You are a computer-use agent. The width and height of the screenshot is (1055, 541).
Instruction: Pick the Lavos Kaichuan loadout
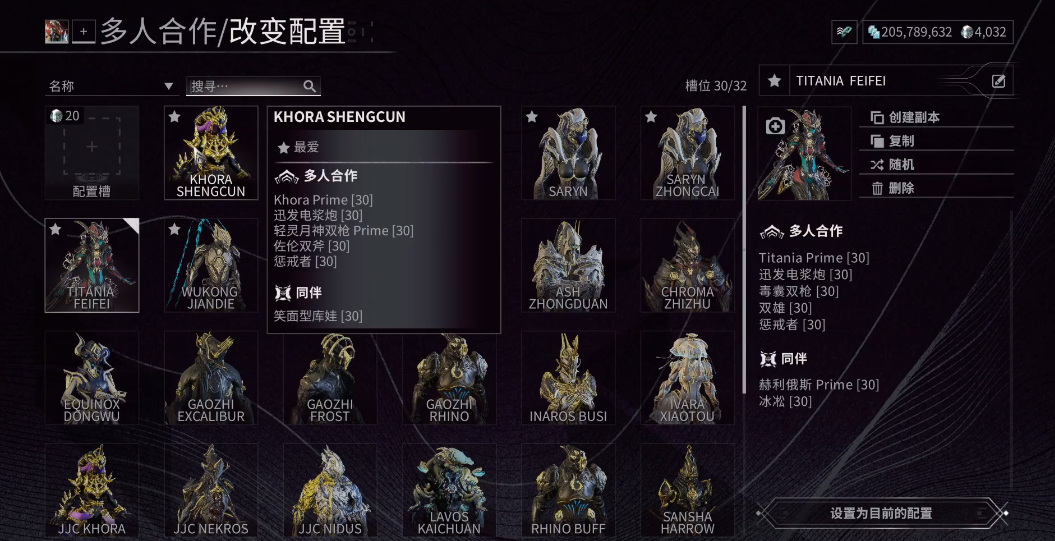(449, 490)
